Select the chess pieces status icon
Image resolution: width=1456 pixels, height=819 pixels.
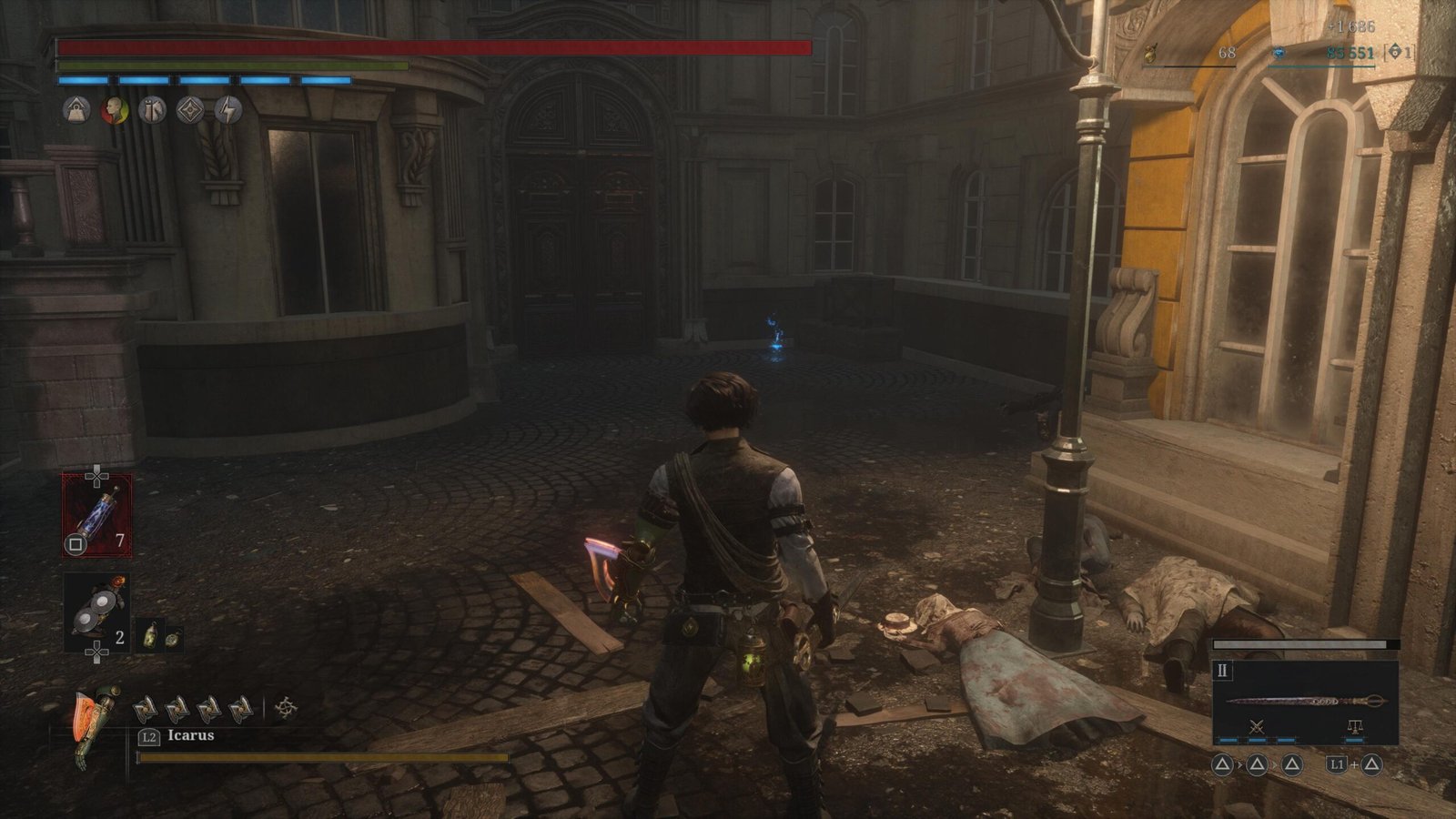[x=153, y=110]
